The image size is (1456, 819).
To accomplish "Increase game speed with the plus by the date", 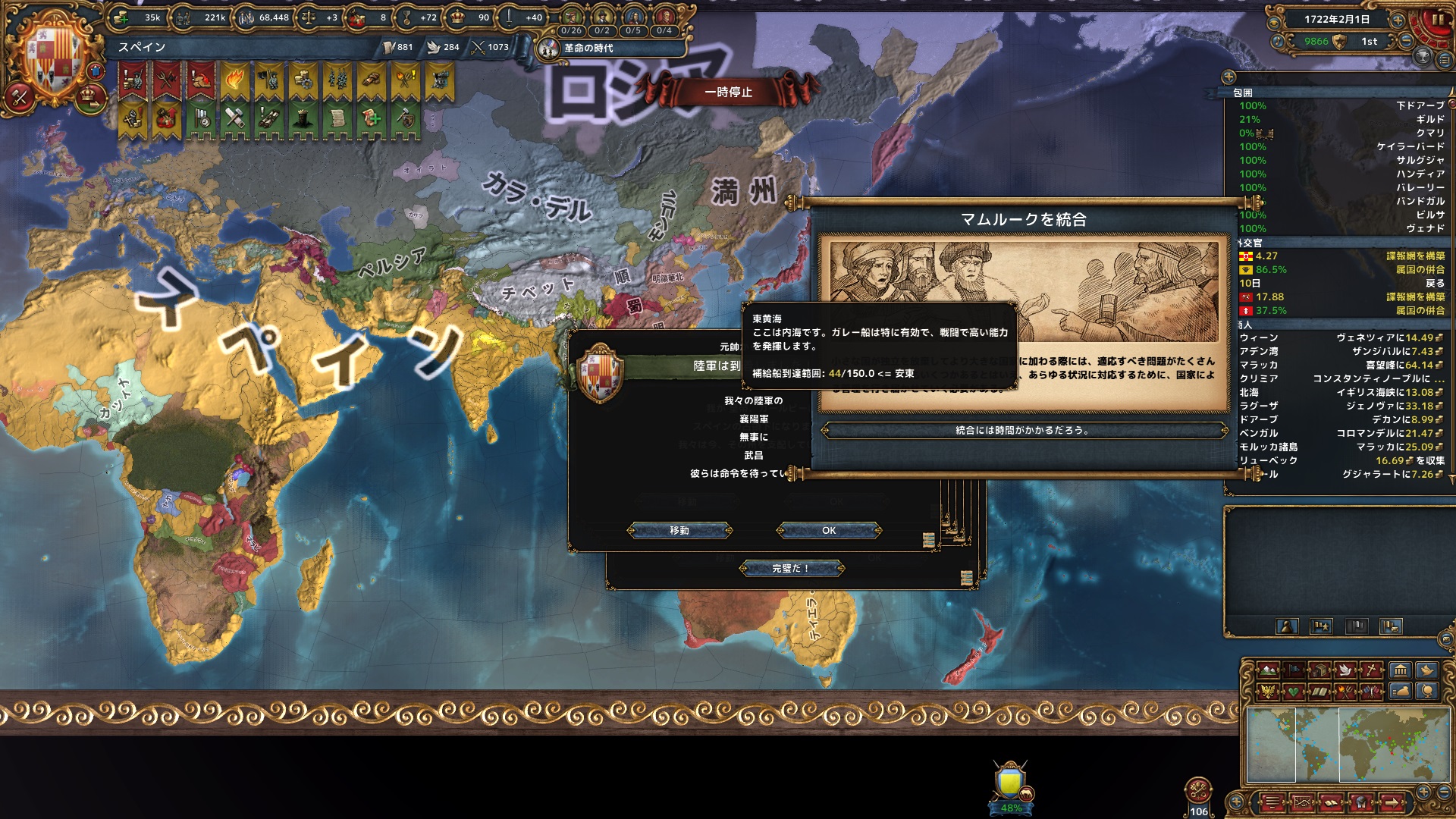I will pyautogui.click(x=1398, y=20).
